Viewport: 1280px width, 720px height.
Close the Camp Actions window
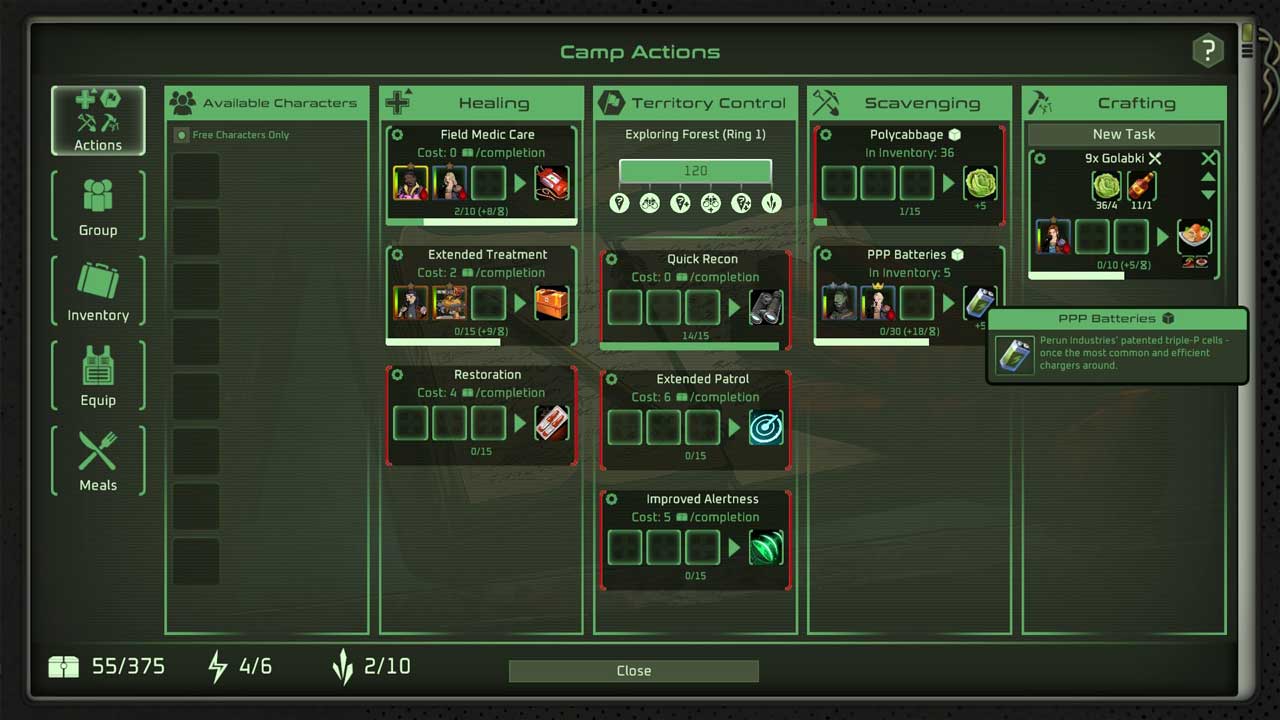pos(633,671)
